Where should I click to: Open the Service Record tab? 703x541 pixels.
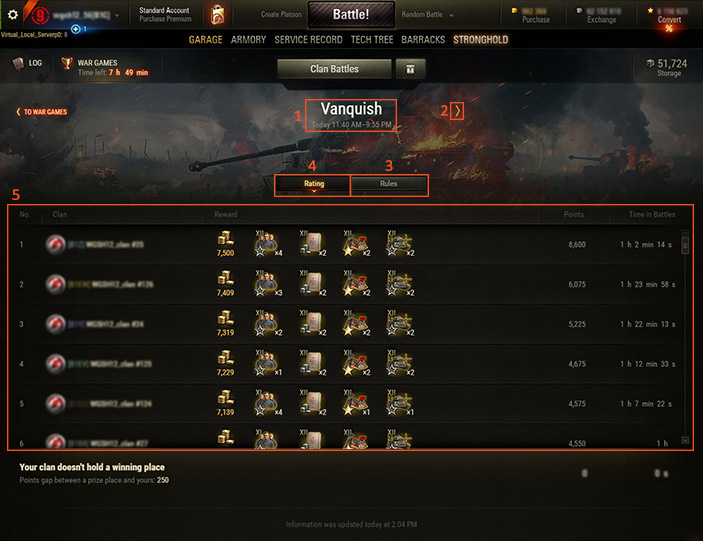click(x=308, y=40)
